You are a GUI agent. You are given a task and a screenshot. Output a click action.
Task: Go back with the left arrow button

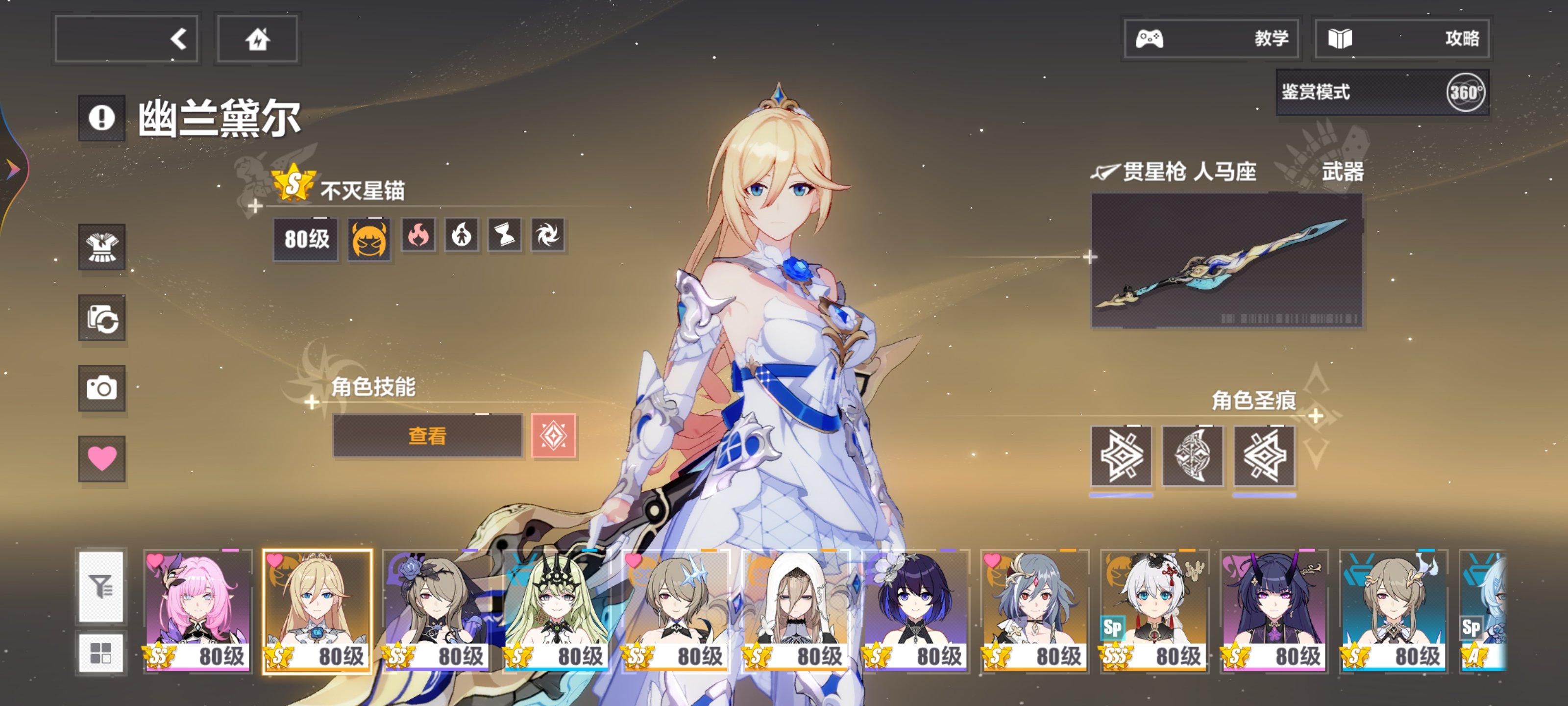(126, 39)
